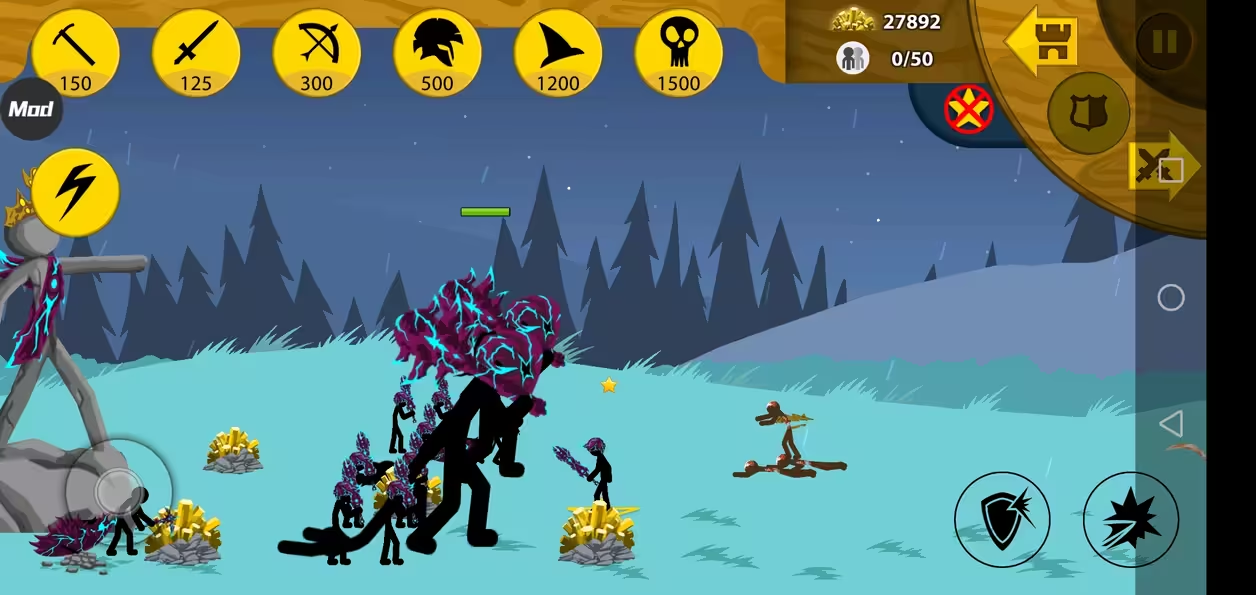Command the army to attack
The height and width of the screenshot is (595, 1256).
pyautogui.click(x=1162, y=166)
